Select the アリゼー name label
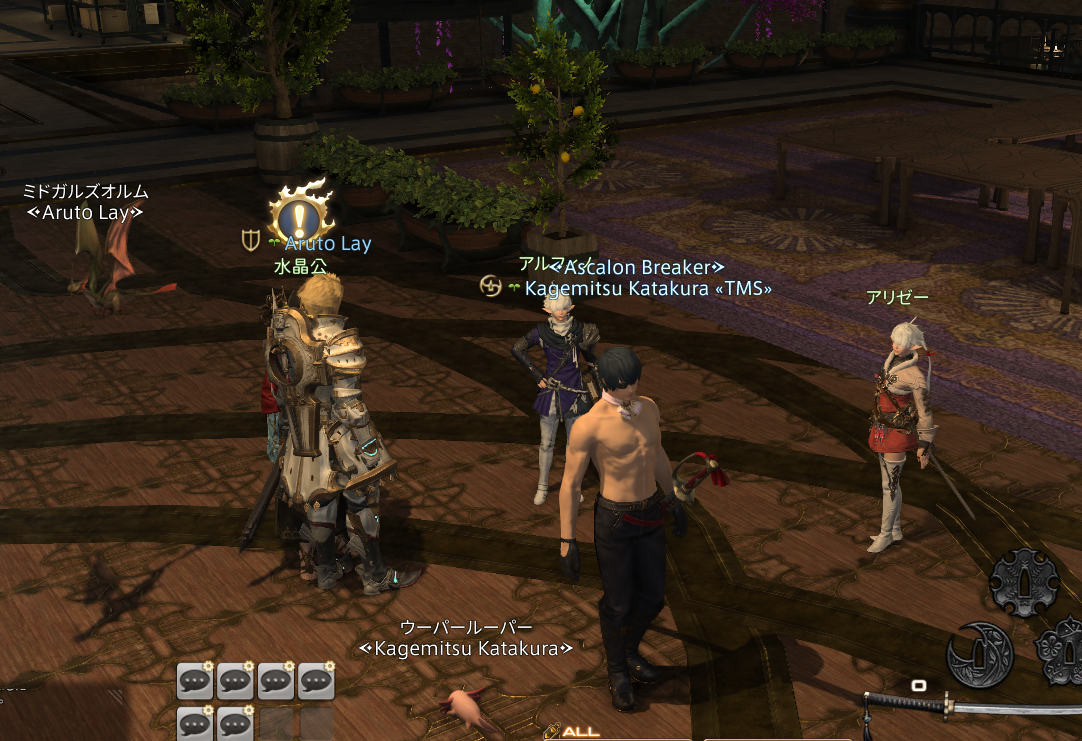 (x=897, y=297)
